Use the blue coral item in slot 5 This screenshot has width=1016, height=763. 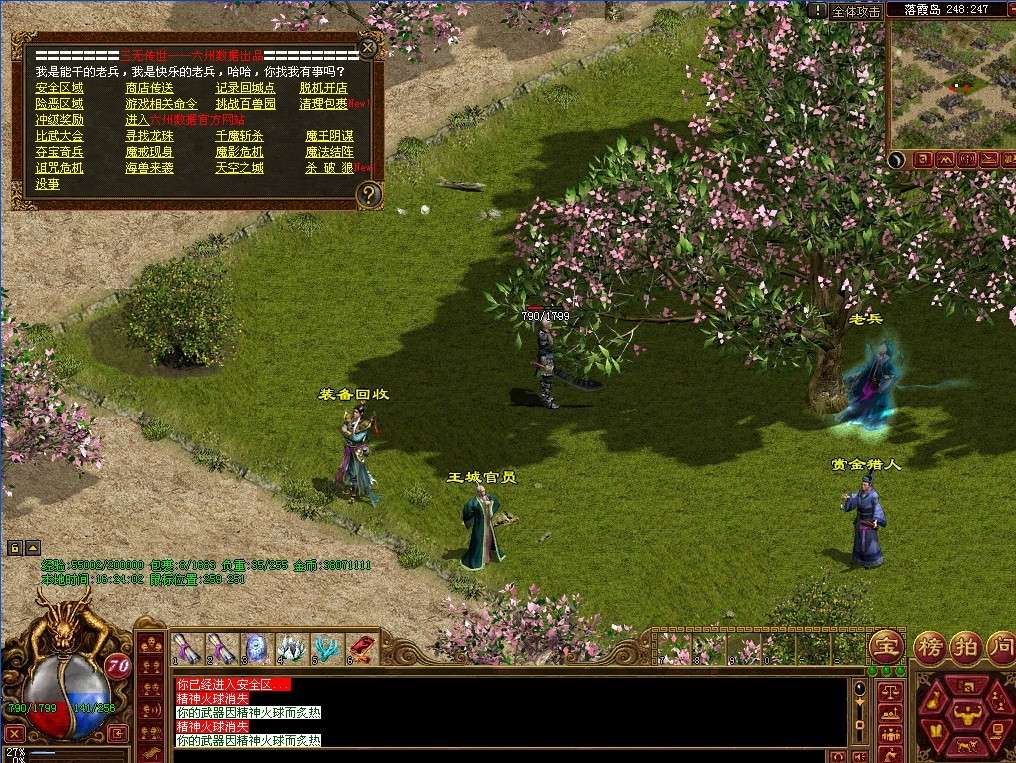point(325,648)
